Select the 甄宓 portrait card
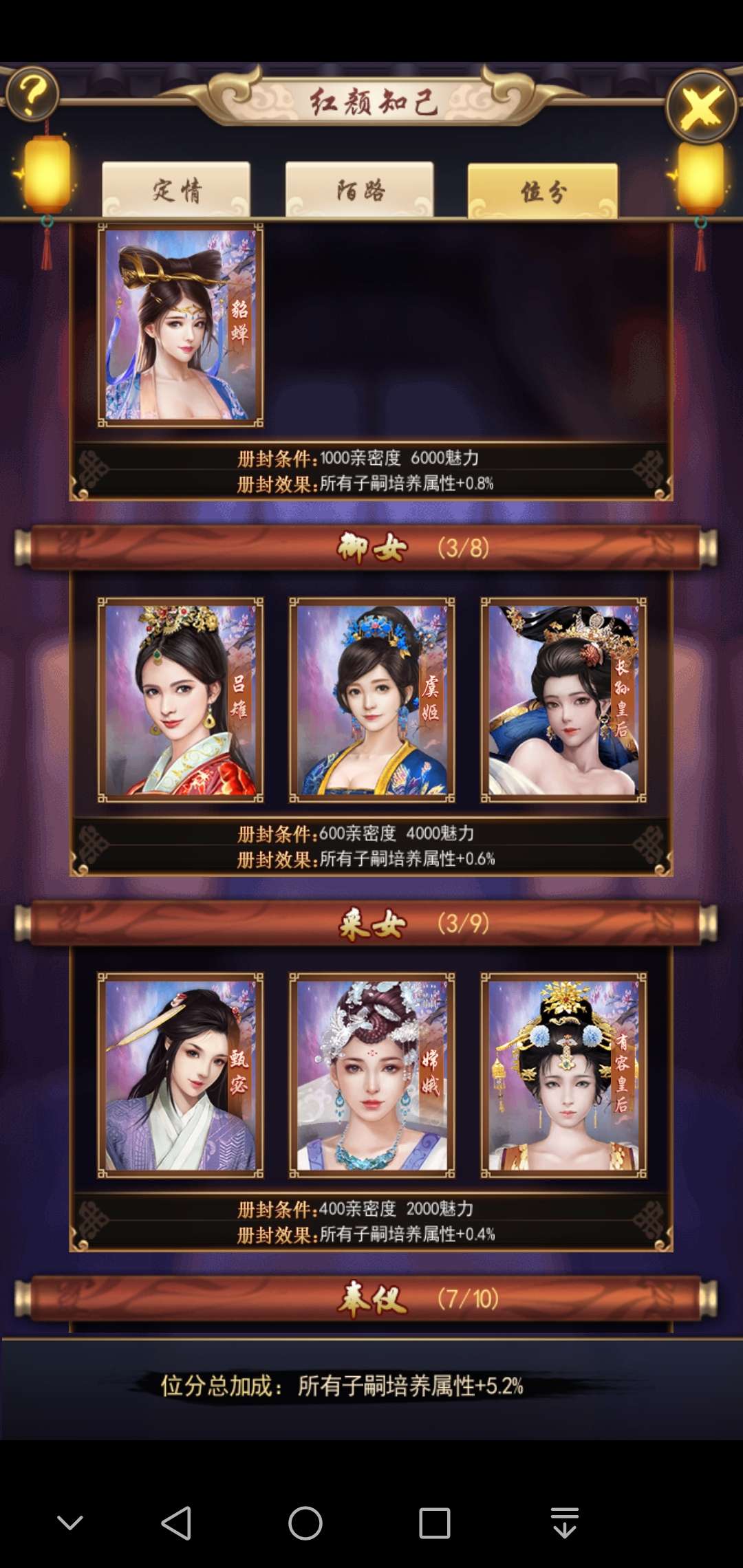Screen dimensions: 743x1568 click(180, 1076)
